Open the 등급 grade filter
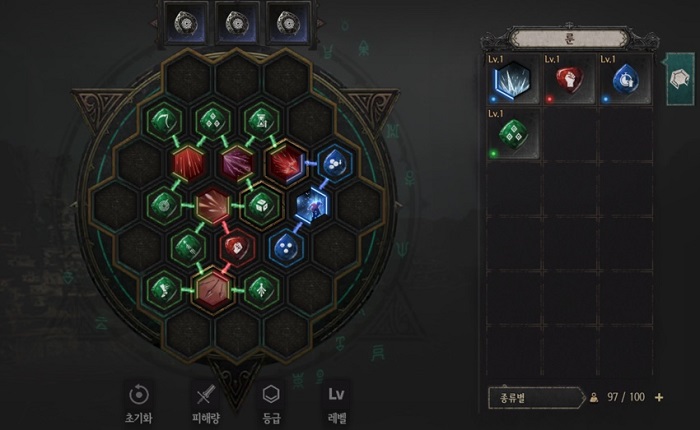700x430 pixels. point(270,394)
